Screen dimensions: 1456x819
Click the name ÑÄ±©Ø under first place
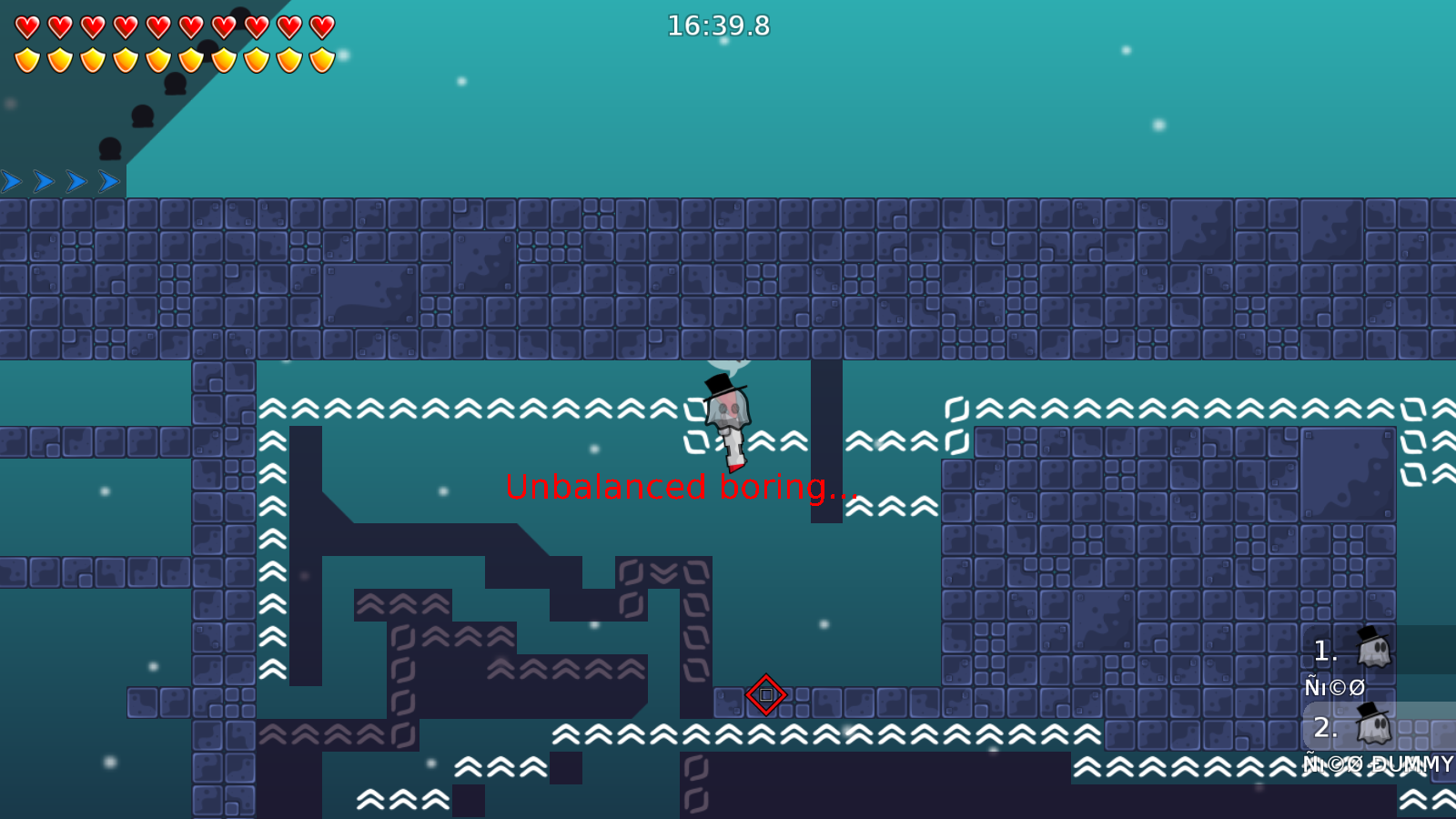[1333, 688]
